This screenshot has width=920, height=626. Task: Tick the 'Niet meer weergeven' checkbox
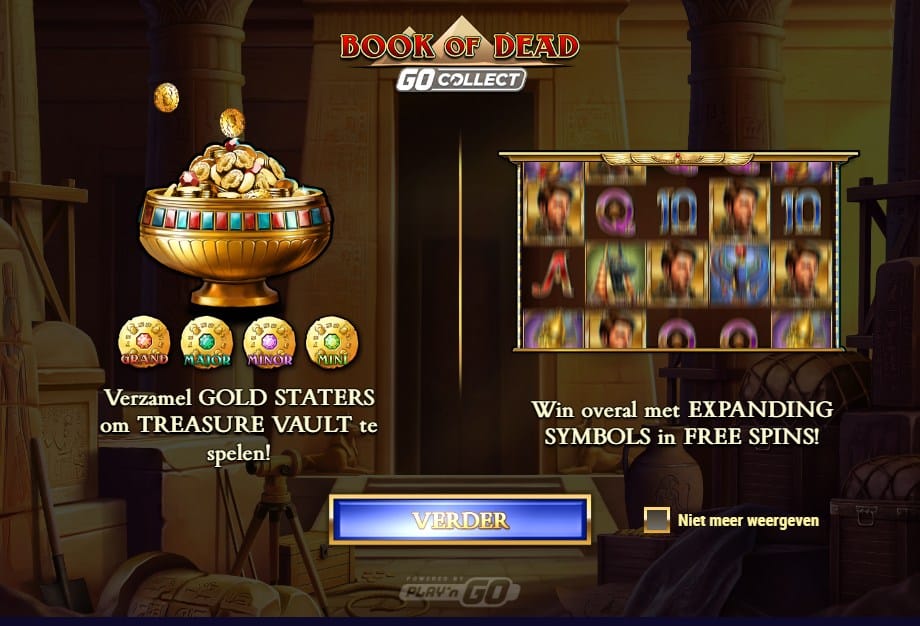[657, 520]
